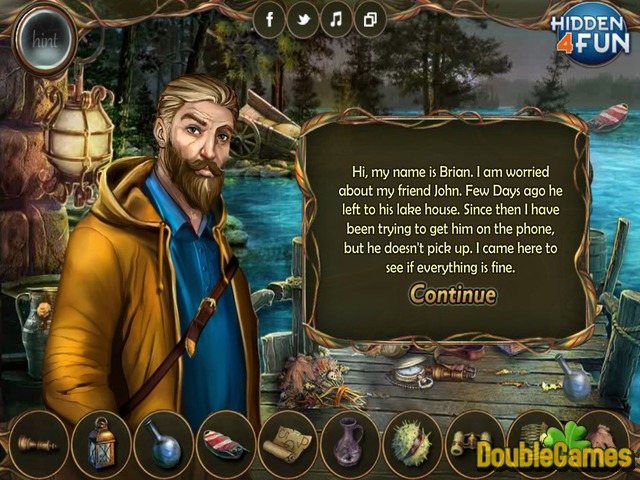Viewport: 640px width, 480px height.
Task: Choose the blue potion flask slot
Action: tap(164, 442)
